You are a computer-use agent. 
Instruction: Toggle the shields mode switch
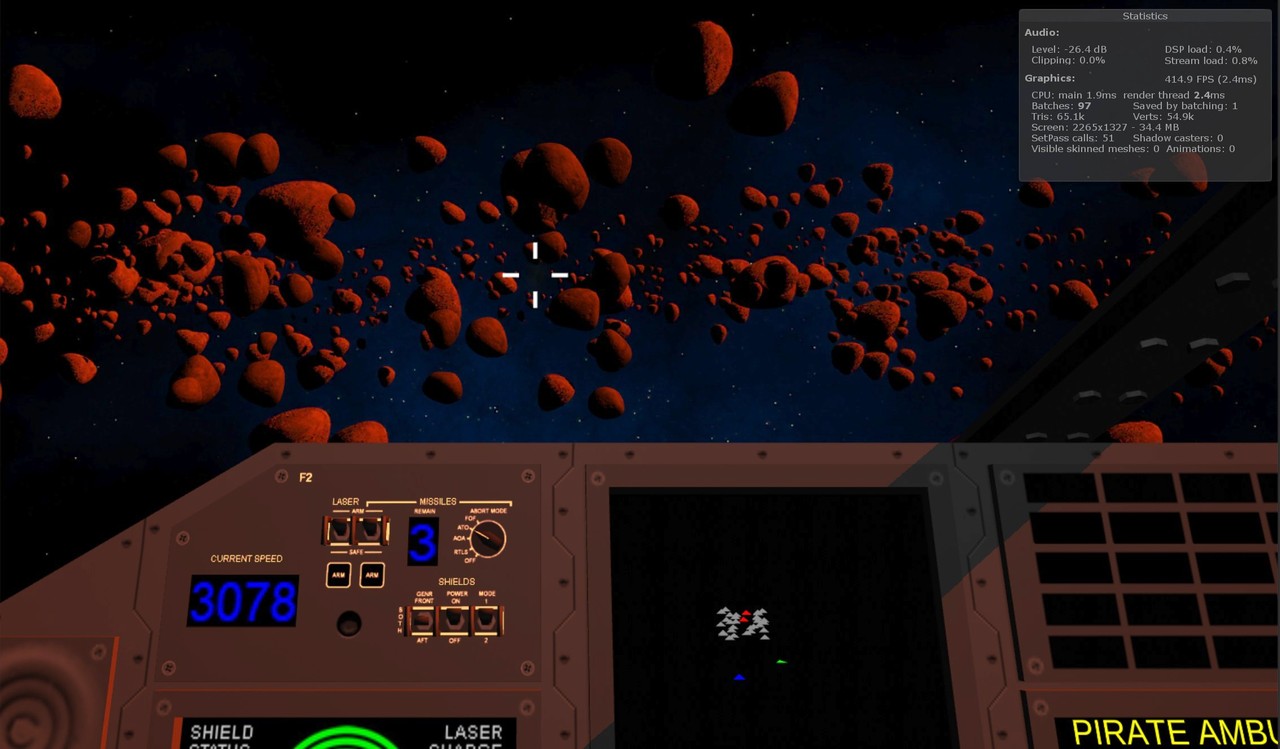487,620
